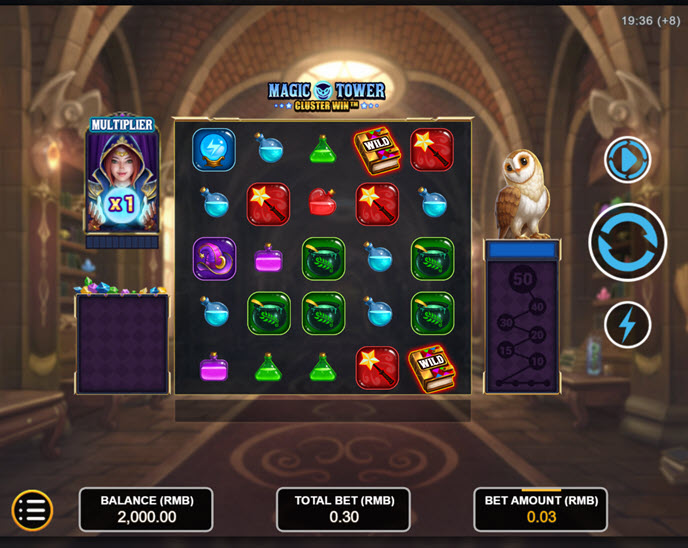Toggle turbo mode with the lightning bolt button
Screen dimensions: 688x548
click(627, 324)
